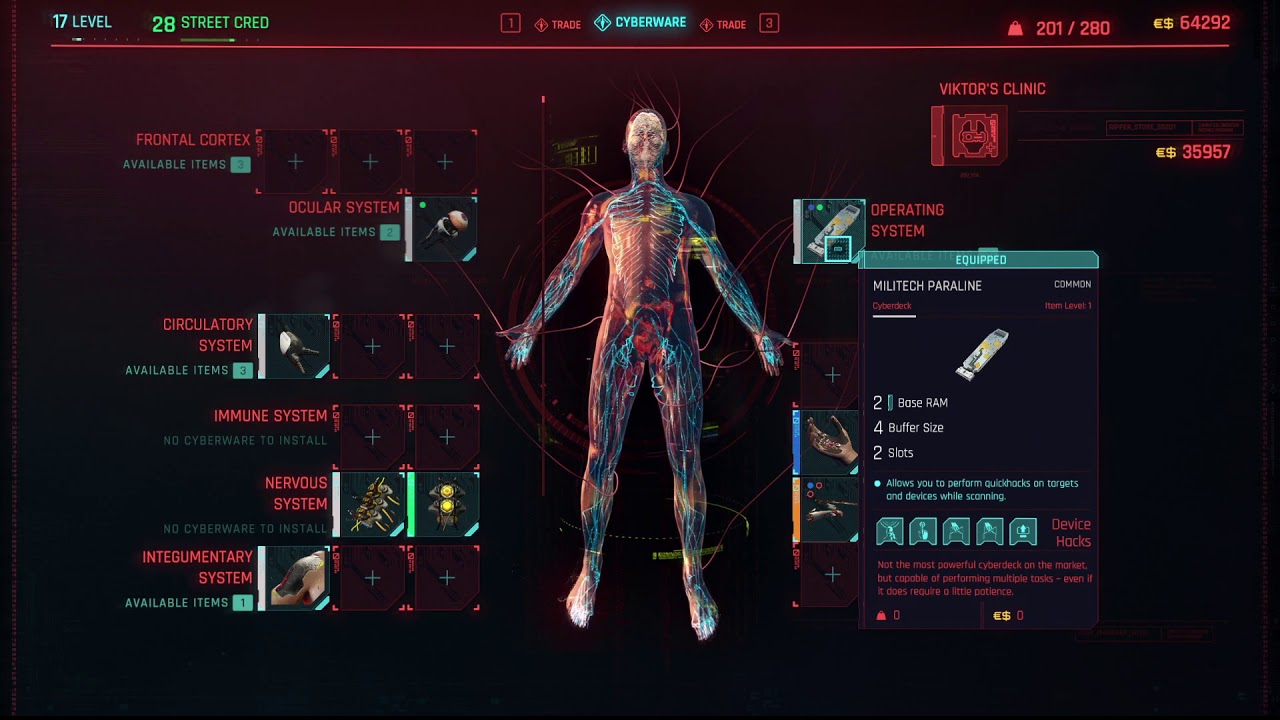The height and width of the screenshot is (720, 1280).
Task: Select the equipped Ocular System cyberware slot
Action: point(443,229)
